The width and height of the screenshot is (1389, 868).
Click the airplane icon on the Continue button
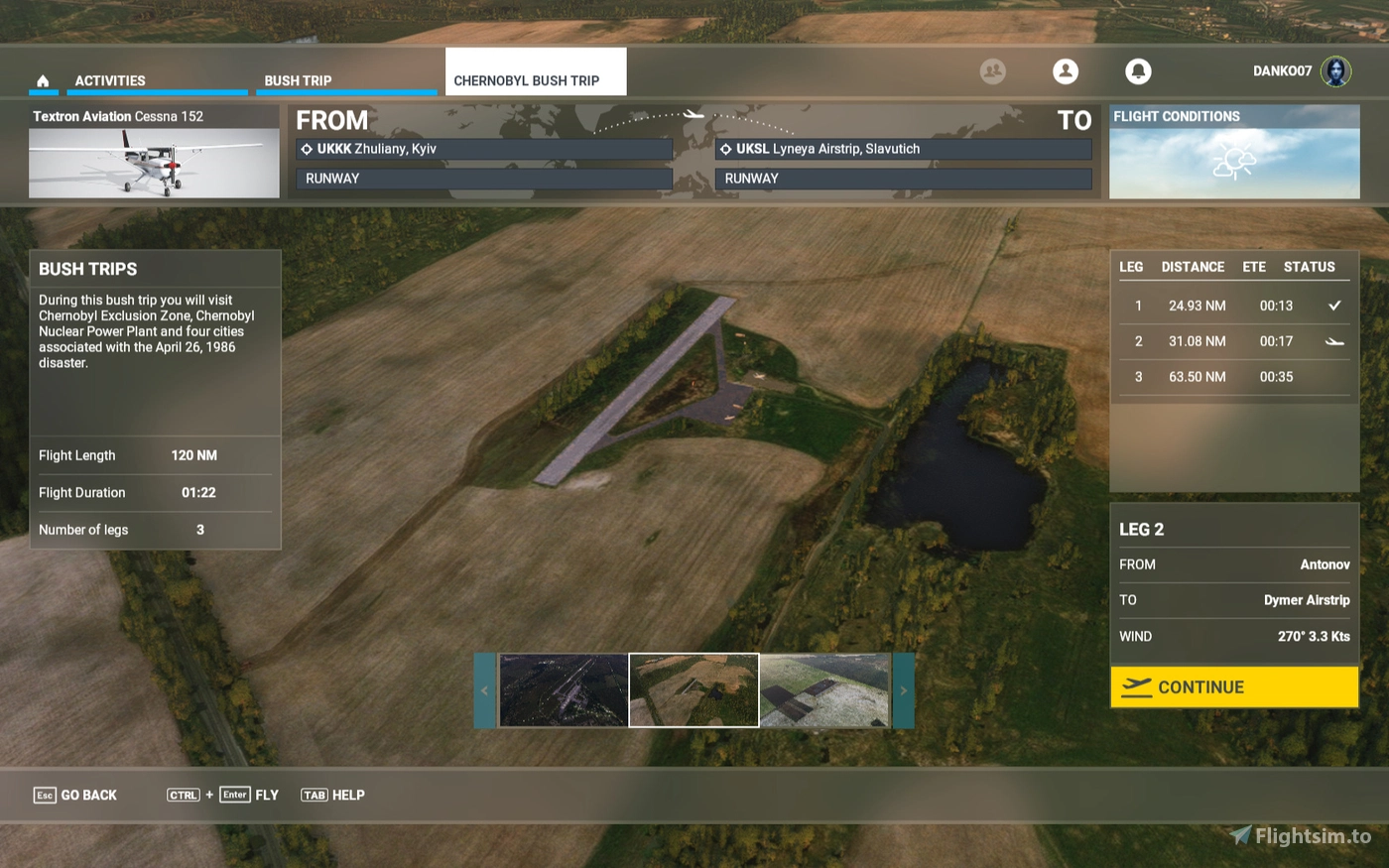point(1136,686)
